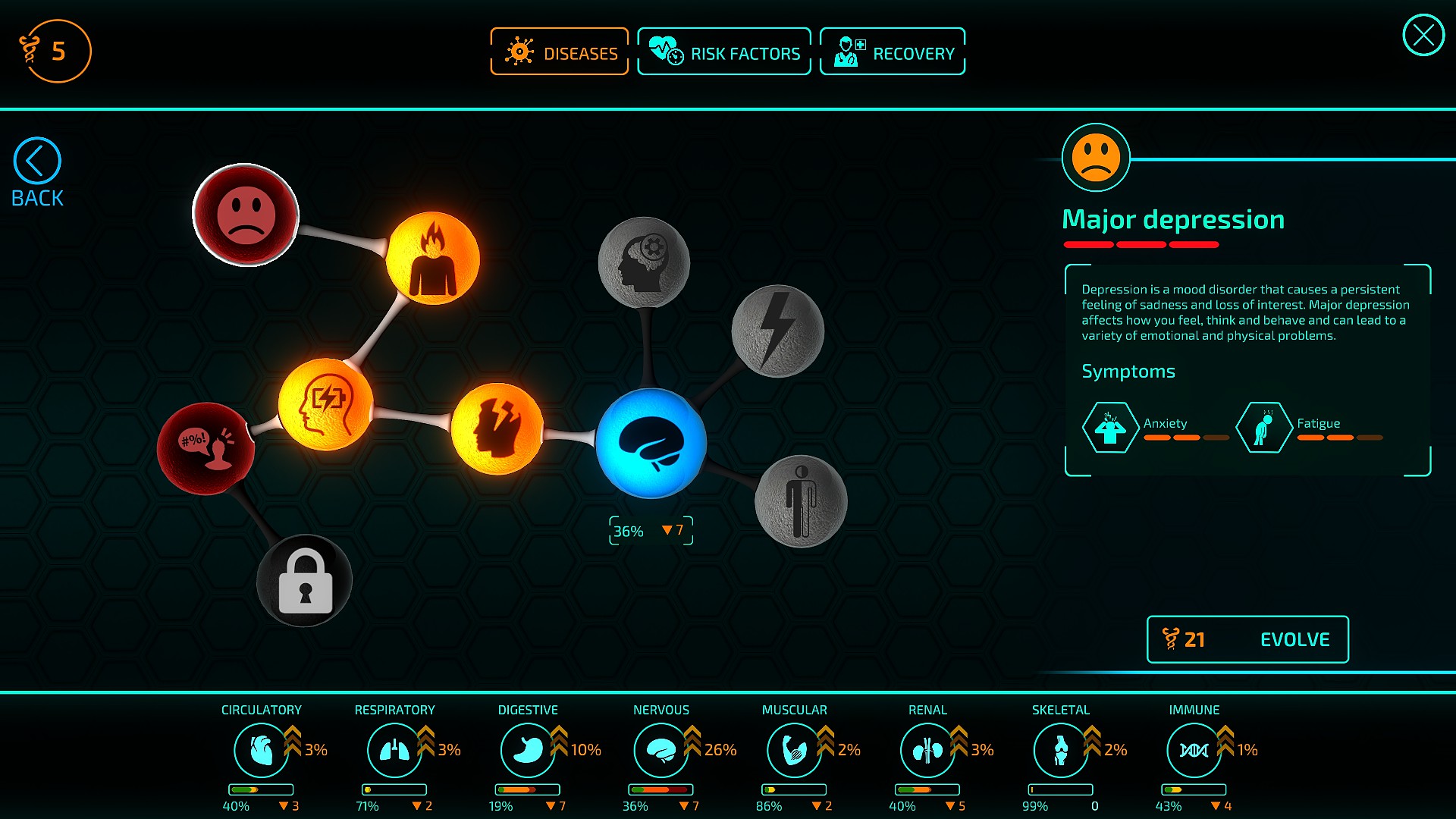This screenshot has height=819, width=1456.
Task: Switch to the RISK FACTORS tab
Action: [724, 51]
